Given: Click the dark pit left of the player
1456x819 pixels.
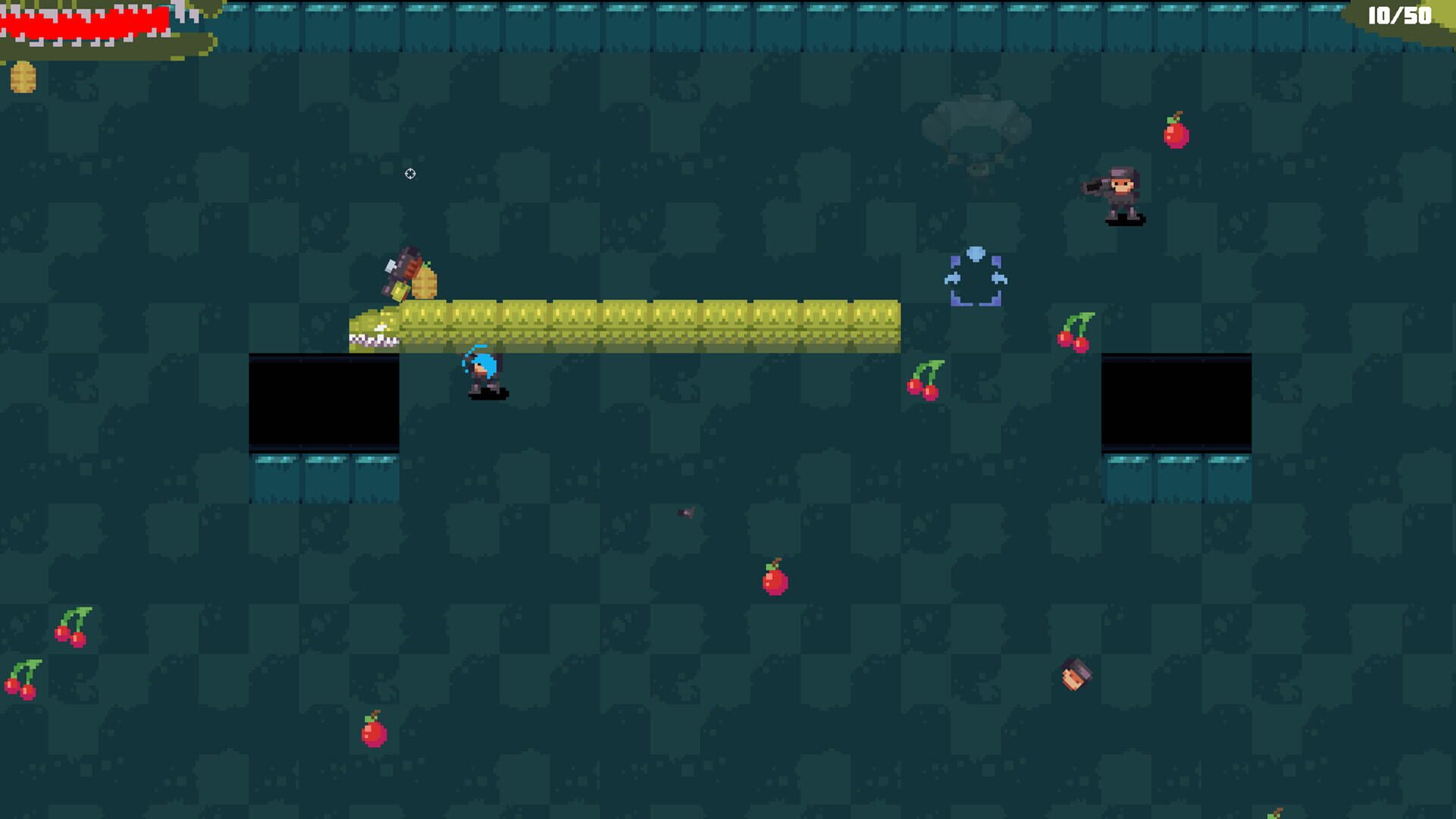Looking at the screenshot, I should [x=322, y=400].
